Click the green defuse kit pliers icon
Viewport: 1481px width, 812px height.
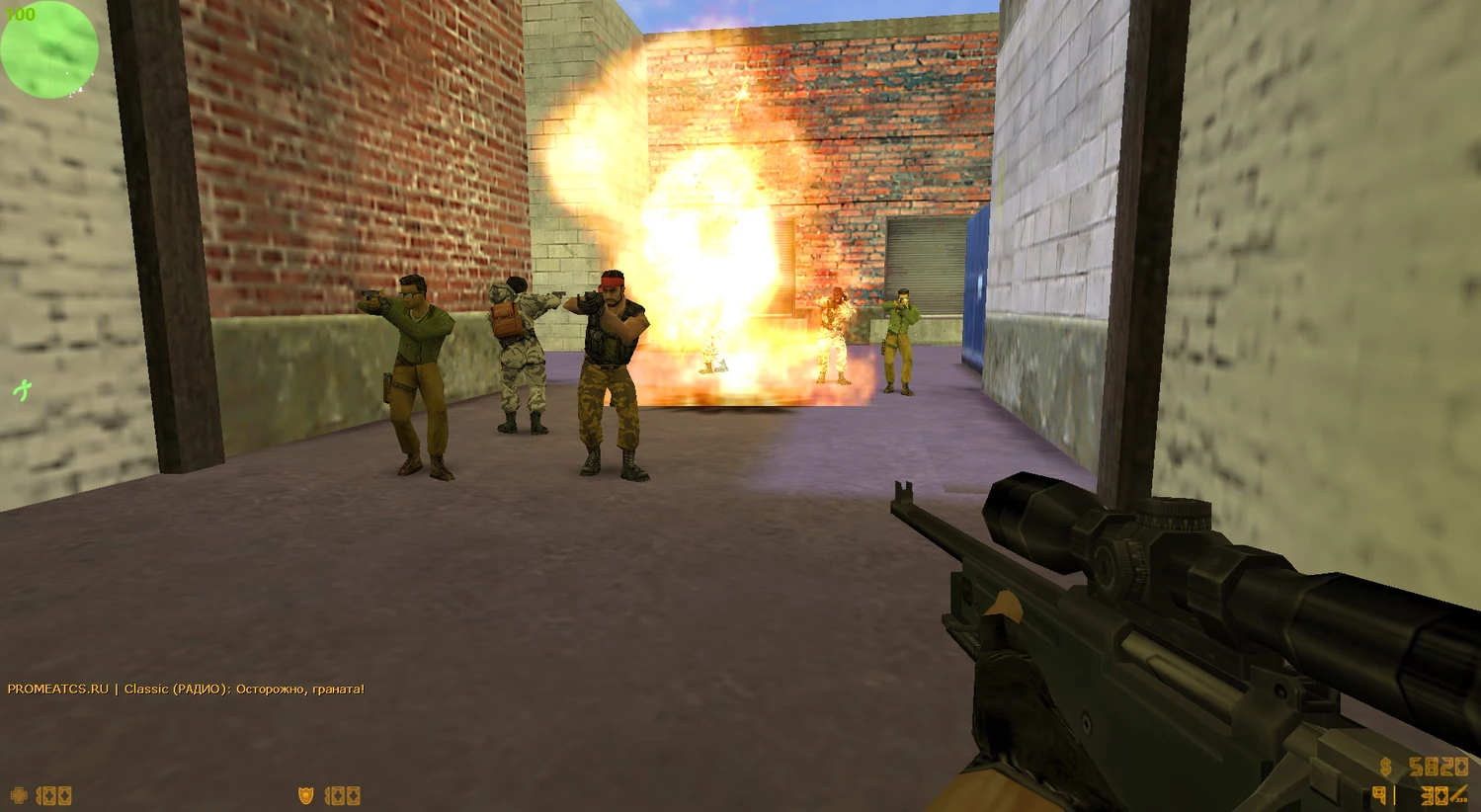[22, 391]
